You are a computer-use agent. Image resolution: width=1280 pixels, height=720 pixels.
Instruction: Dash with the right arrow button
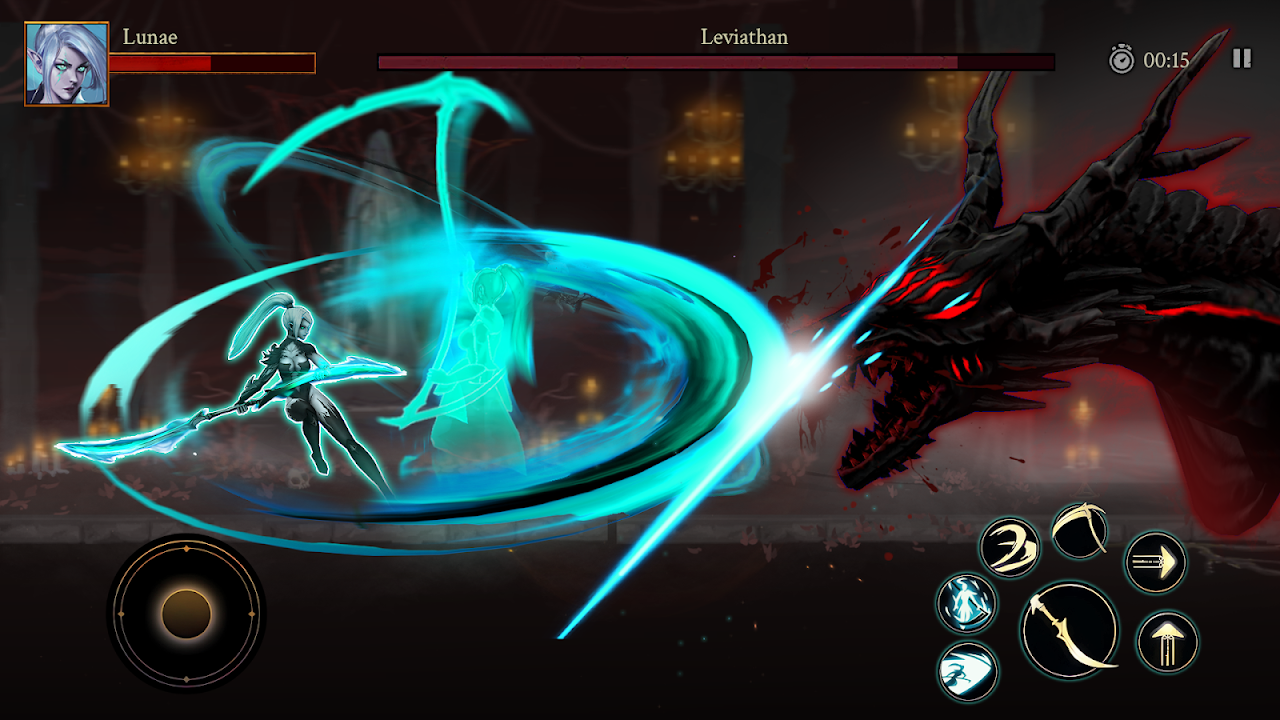pyautogui.click(x=1156, y=562)
